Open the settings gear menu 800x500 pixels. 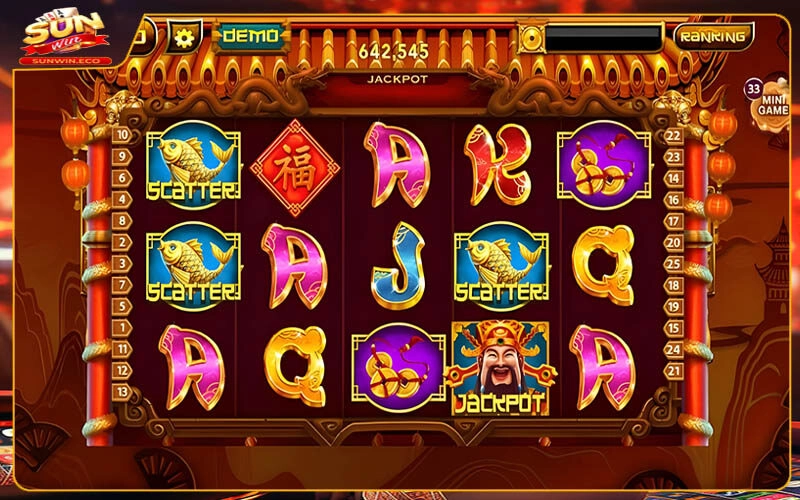coord(183,38)
